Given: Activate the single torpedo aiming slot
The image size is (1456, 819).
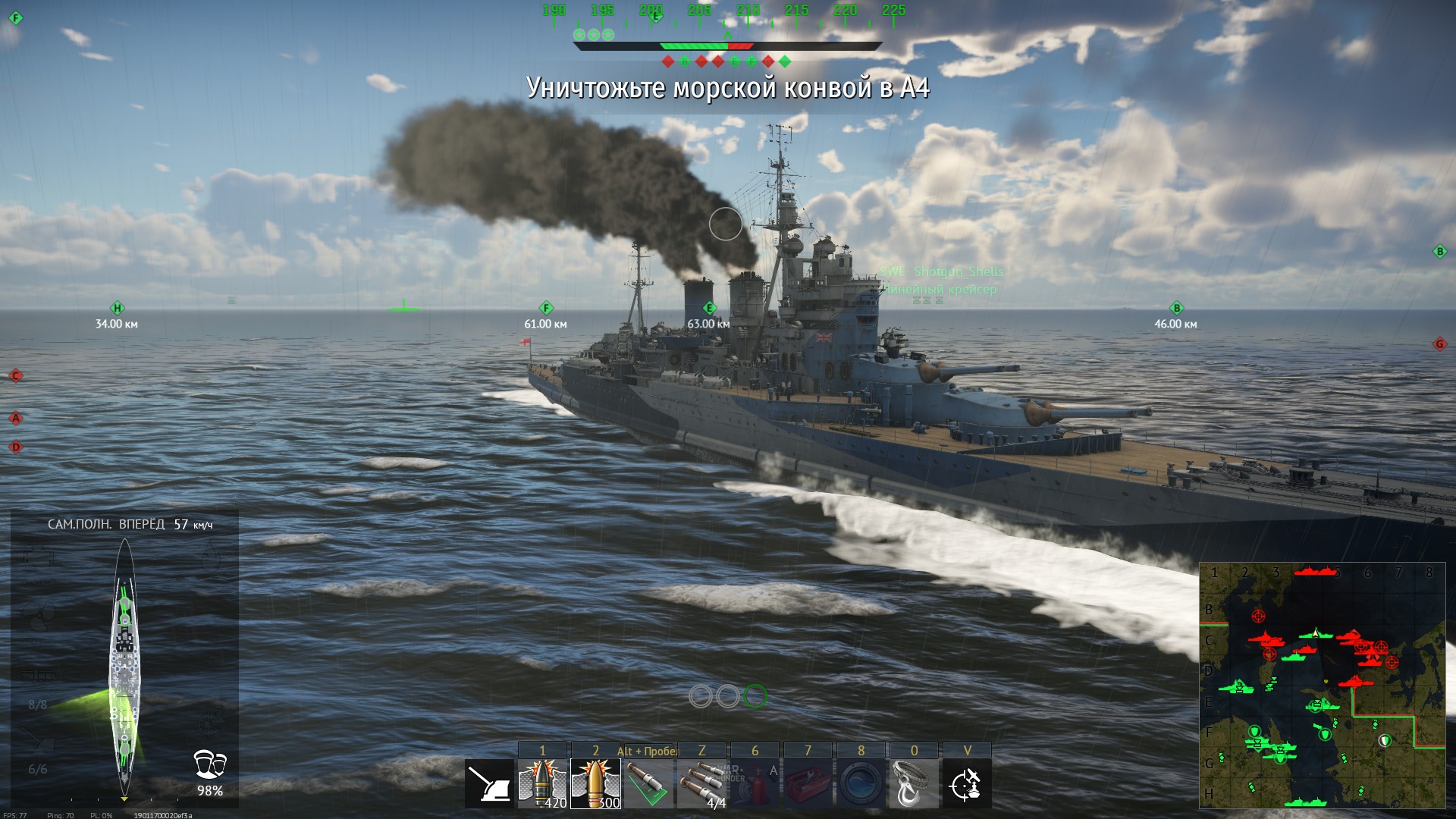Looking at the screenshot, I should (648, 783).
